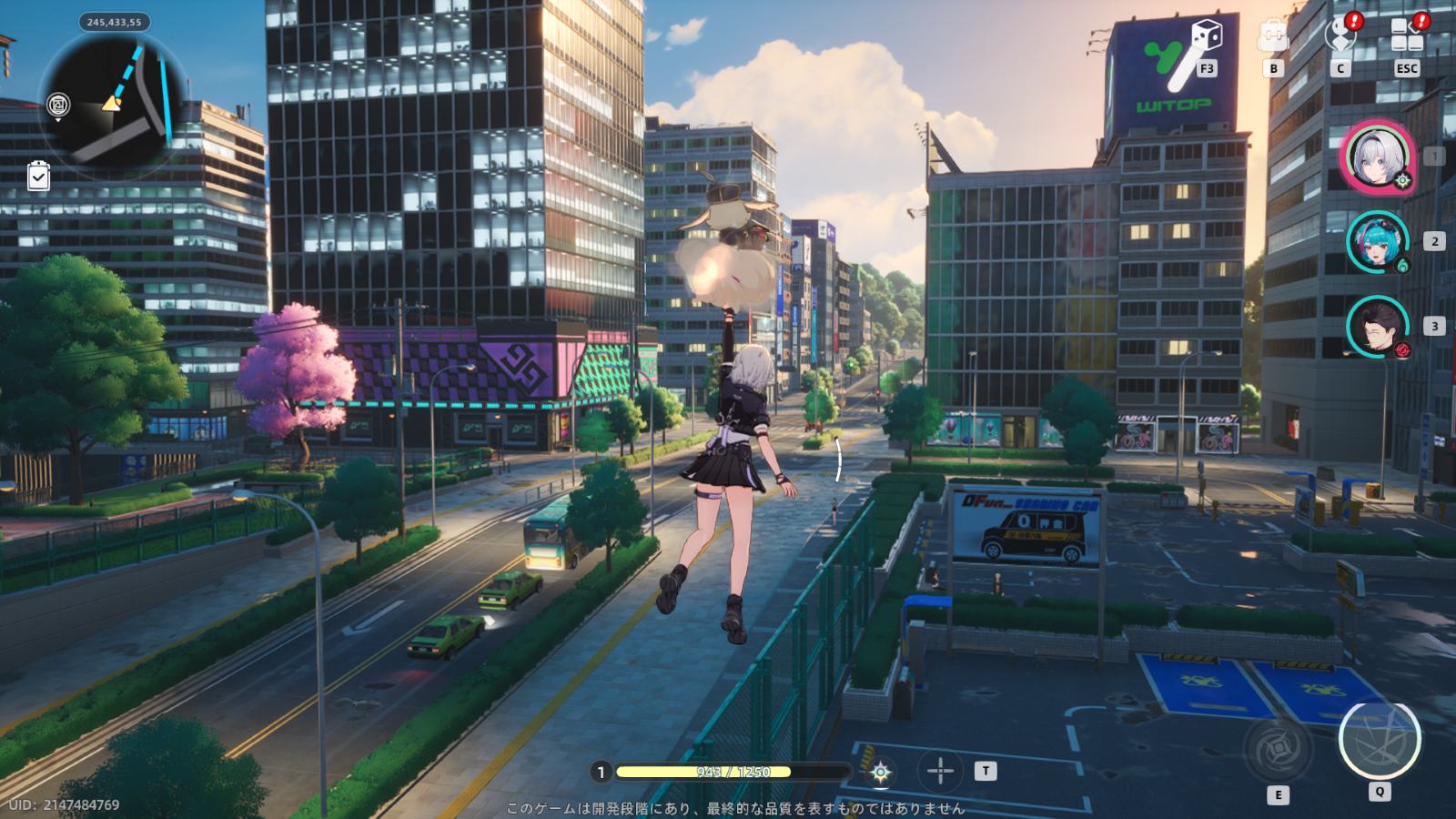Open the main menu grid icon
The width and height of the screenshot is (1456, 819).
pyautogui.click(x=1407, y=36)
